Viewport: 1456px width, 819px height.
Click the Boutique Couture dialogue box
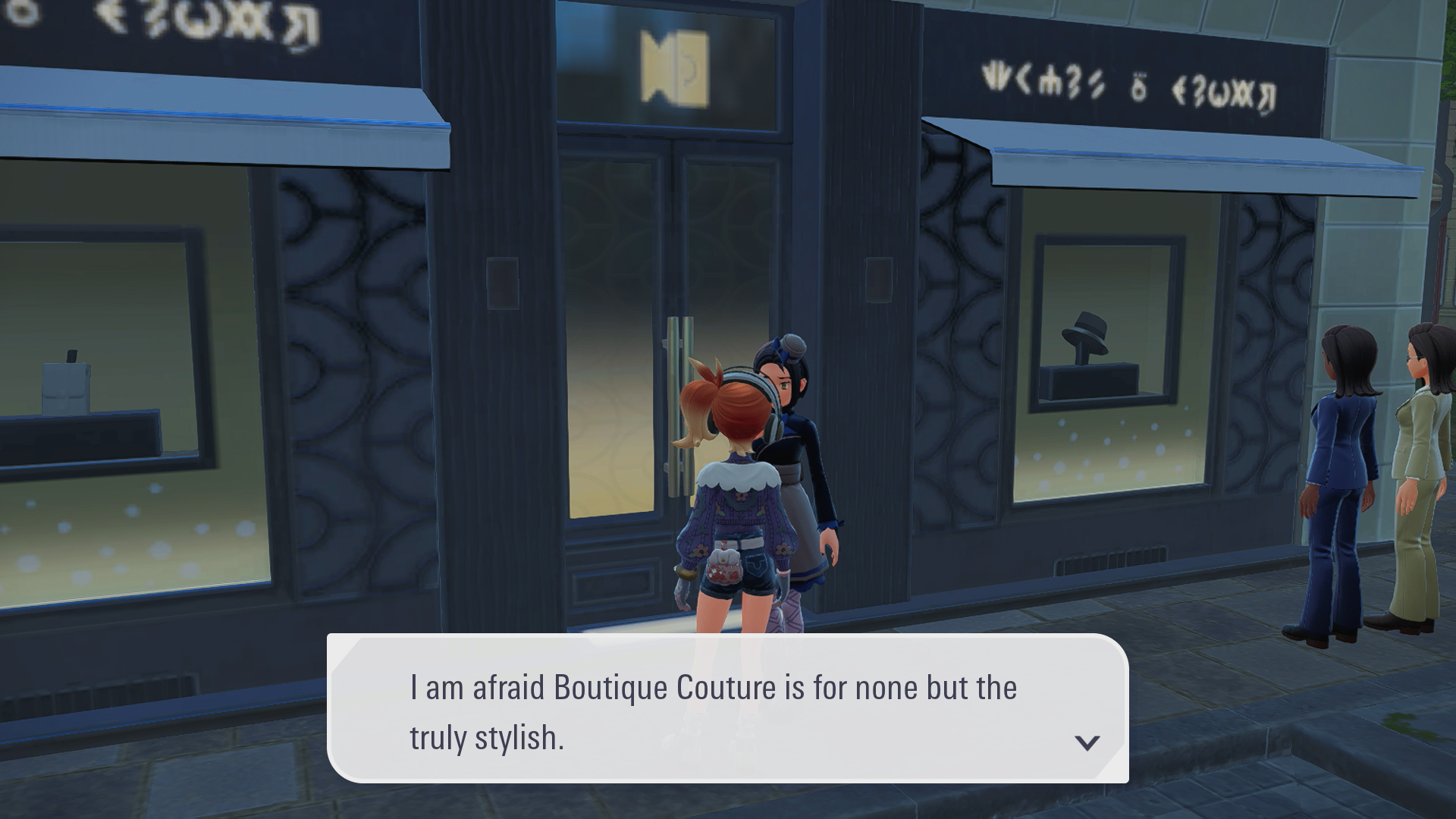726,709
